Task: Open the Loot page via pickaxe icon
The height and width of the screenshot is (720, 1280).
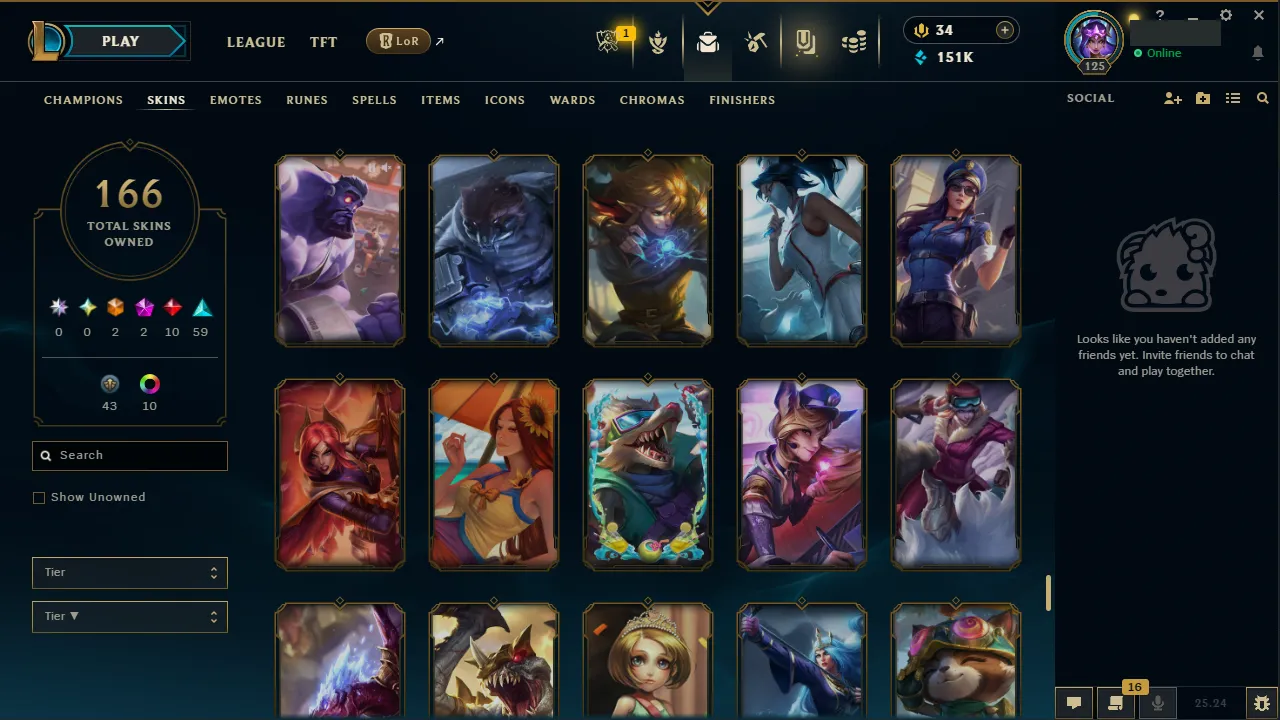Action: [756, 41]
